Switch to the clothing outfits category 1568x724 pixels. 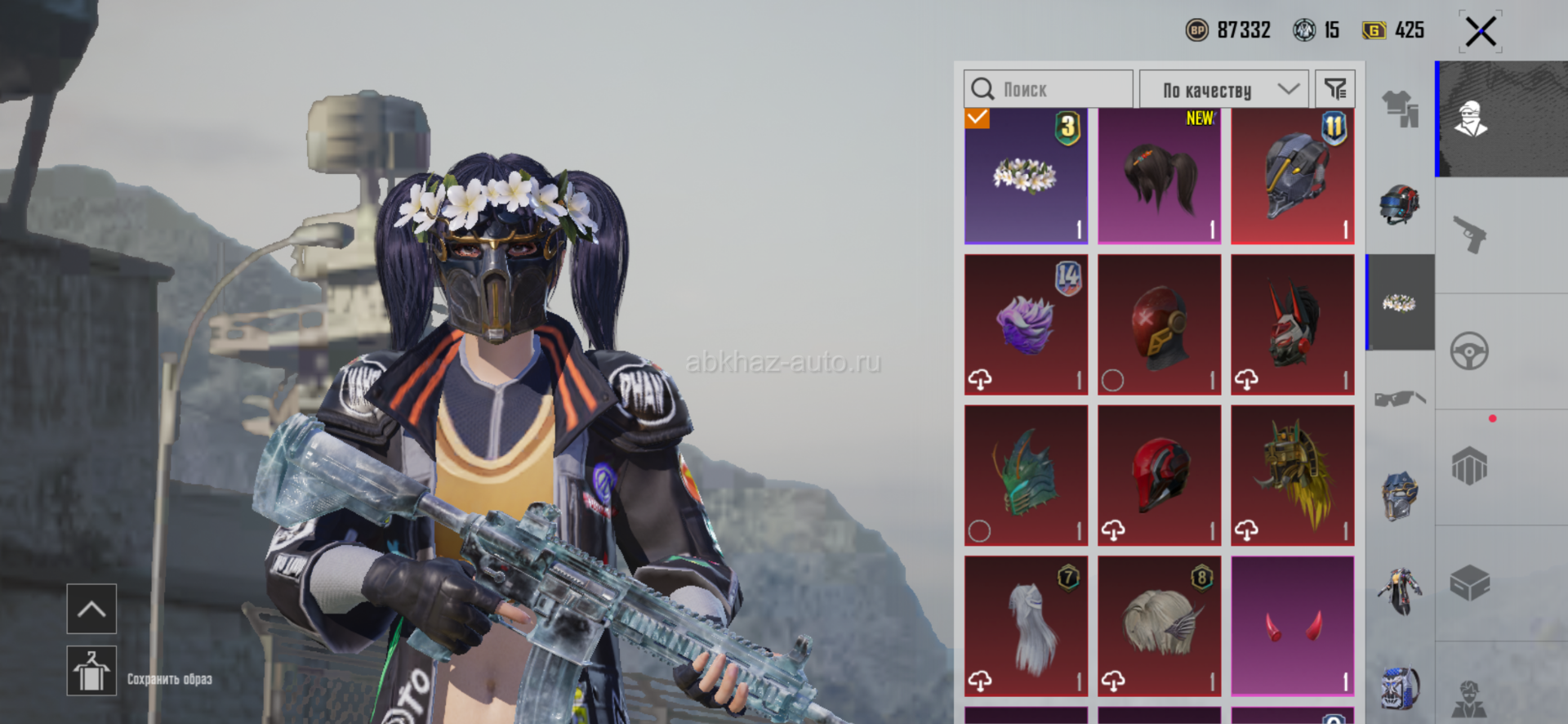[x=1400, y=109]
